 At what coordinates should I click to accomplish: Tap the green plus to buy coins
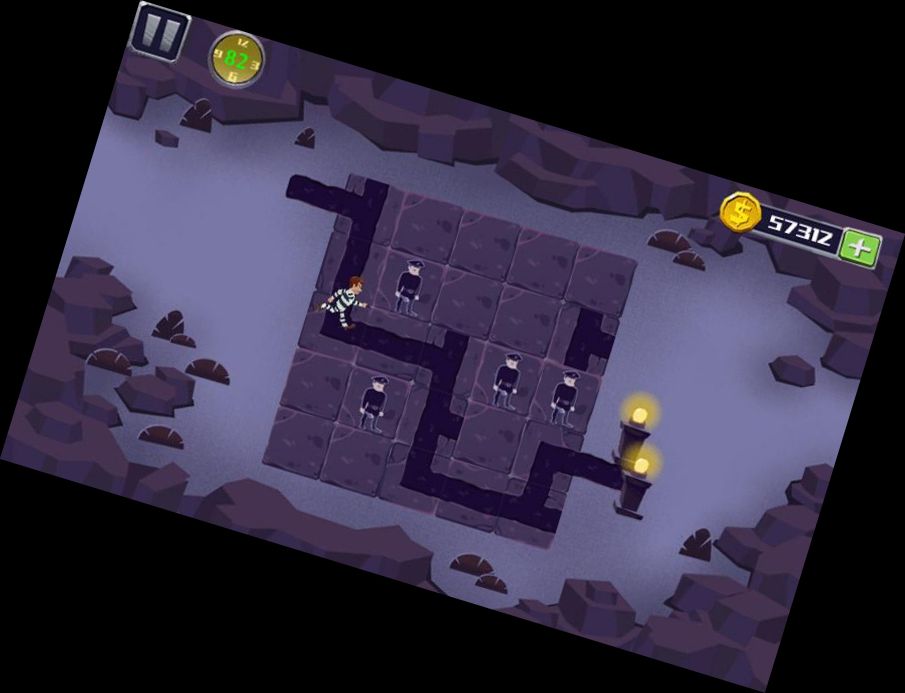[859, 247]
